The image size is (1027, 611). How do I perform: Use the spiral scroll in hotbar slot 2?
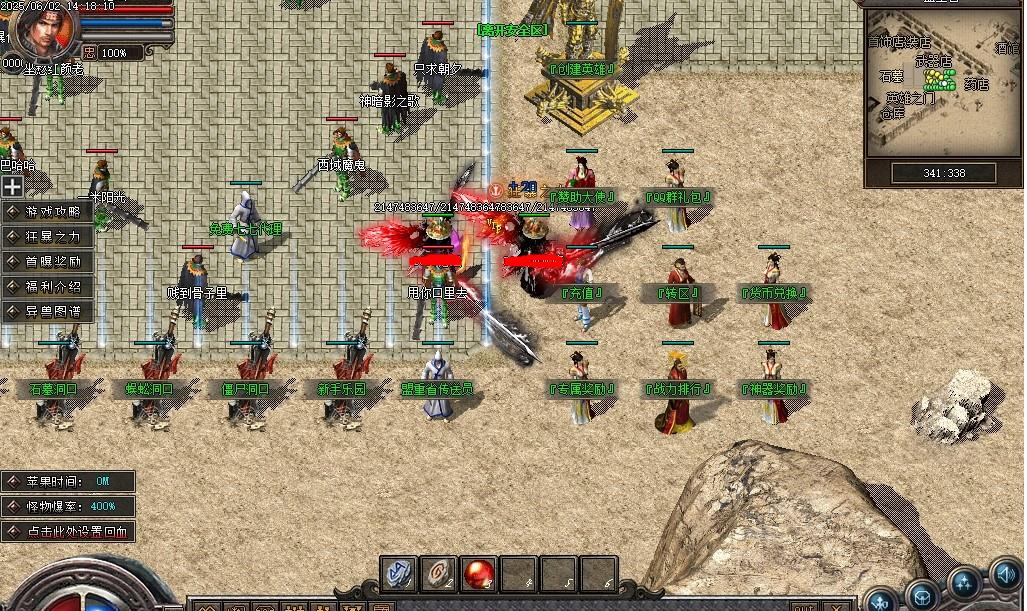441,572
